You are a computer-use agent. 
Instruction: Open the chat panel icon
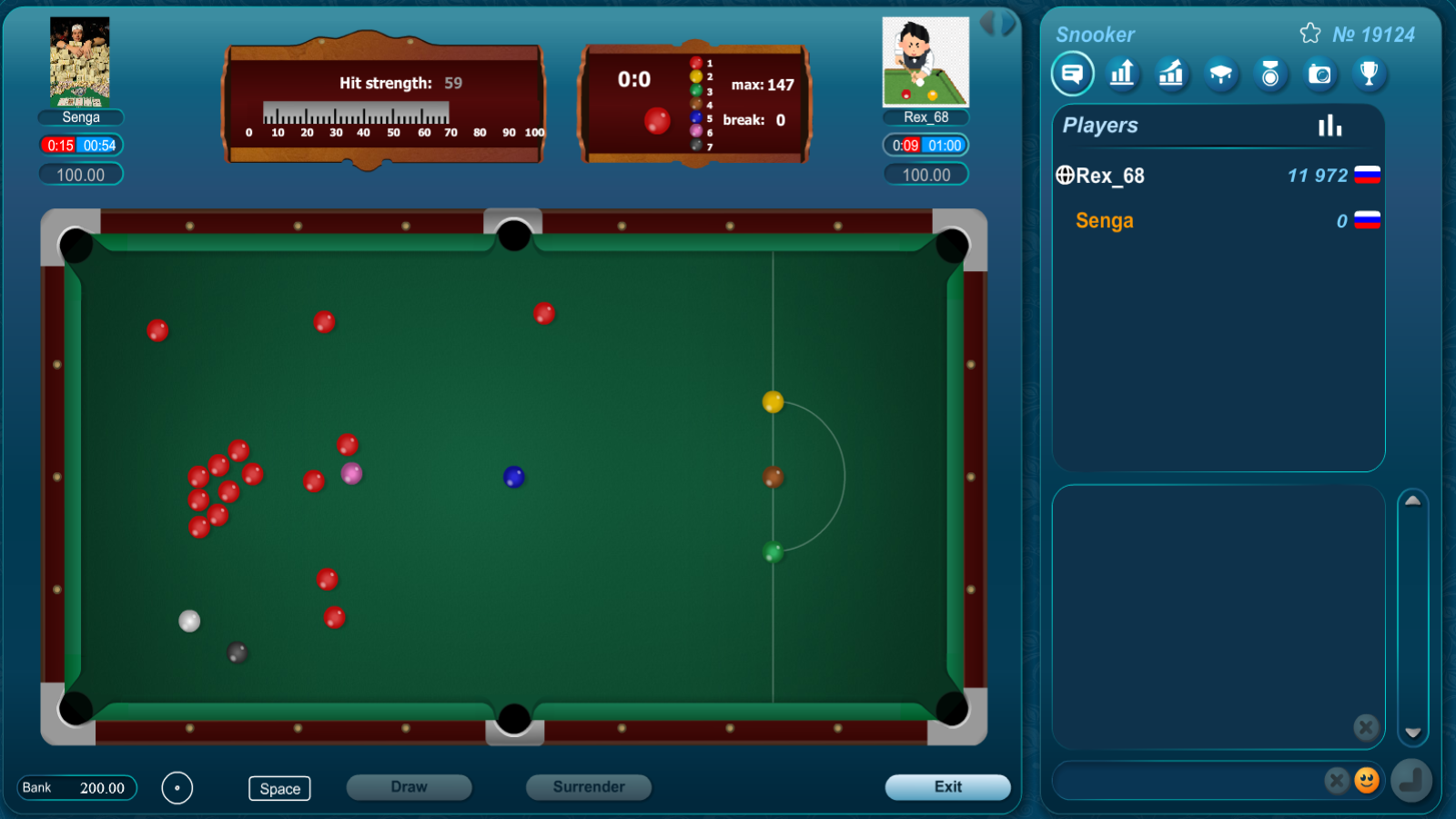1072,74
